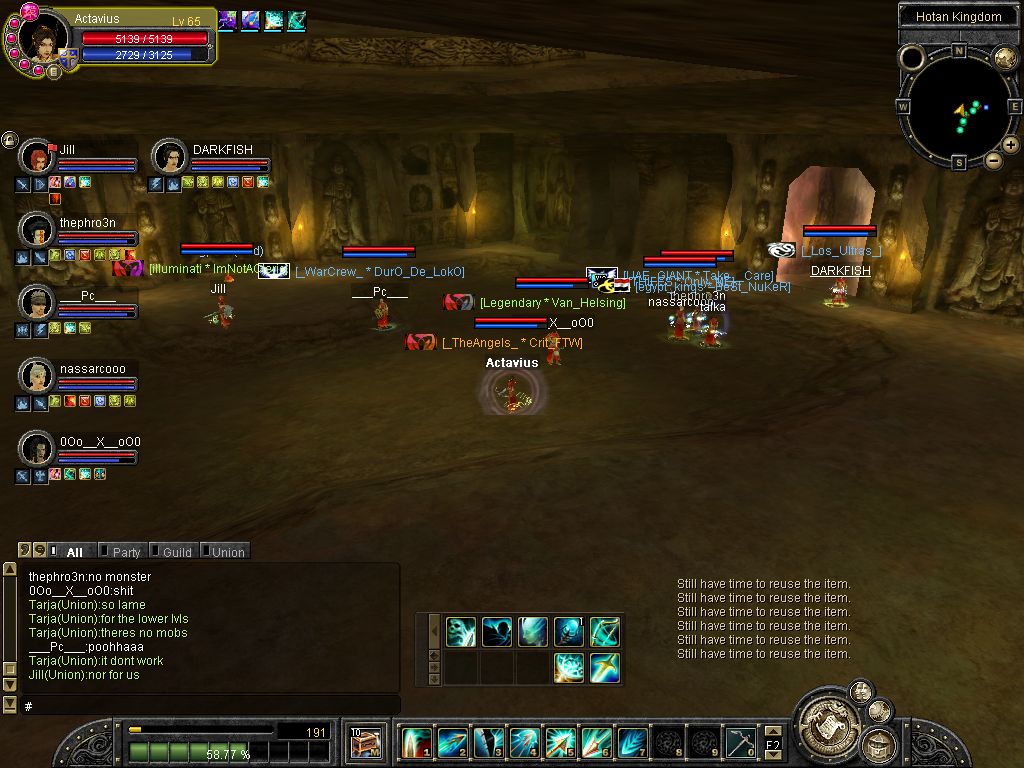This screenshot has width=1024, height=768.
Task: Activate the skull skill in the floating bar
Action: (461, 632)
